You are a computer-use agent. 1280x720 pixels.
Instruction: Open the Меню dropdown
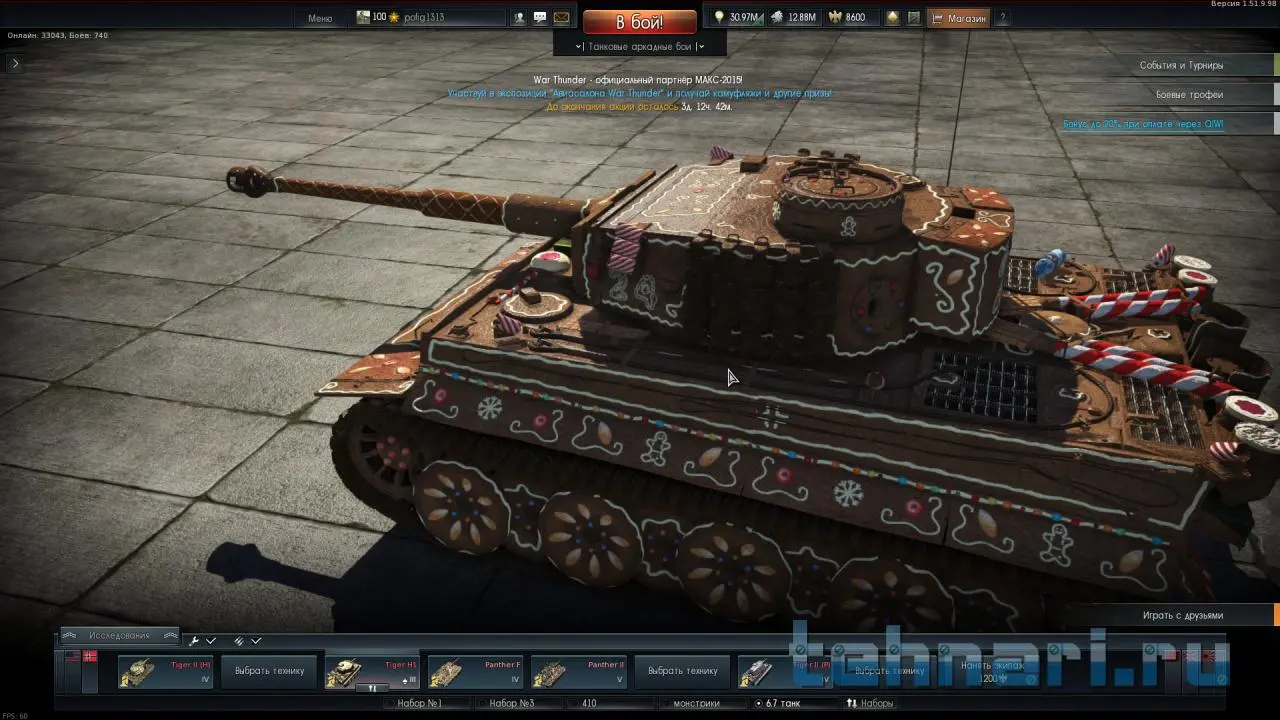tap(320, 18)
